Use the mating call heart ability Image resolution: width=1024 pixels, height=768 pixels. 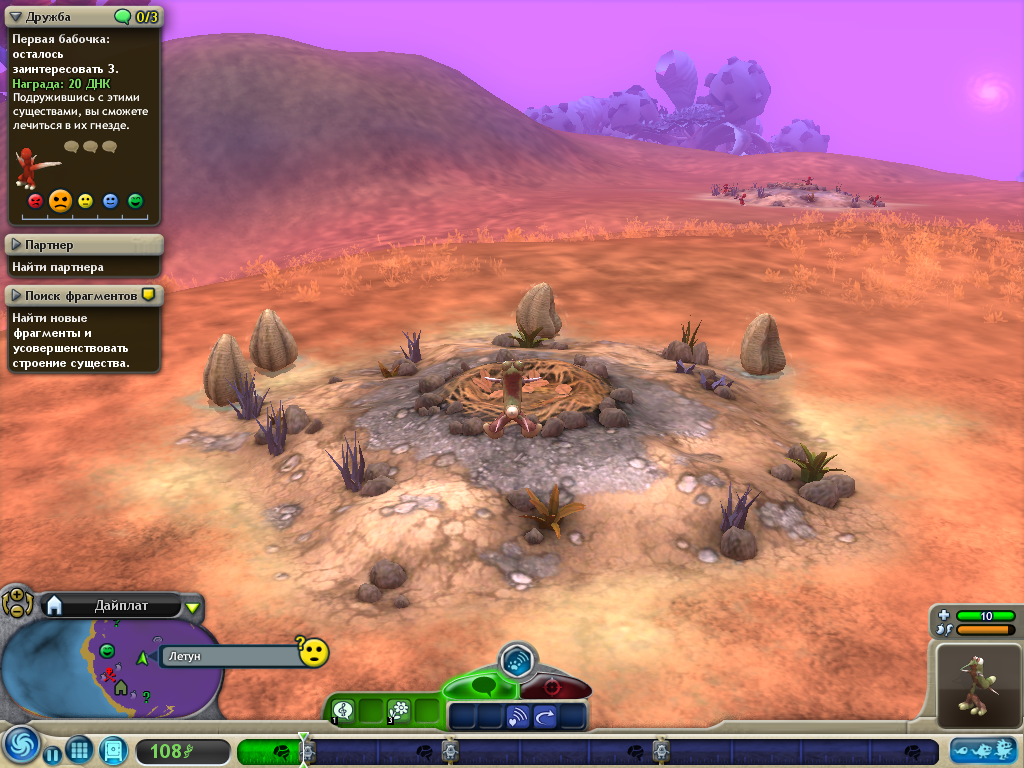[517, 716]
